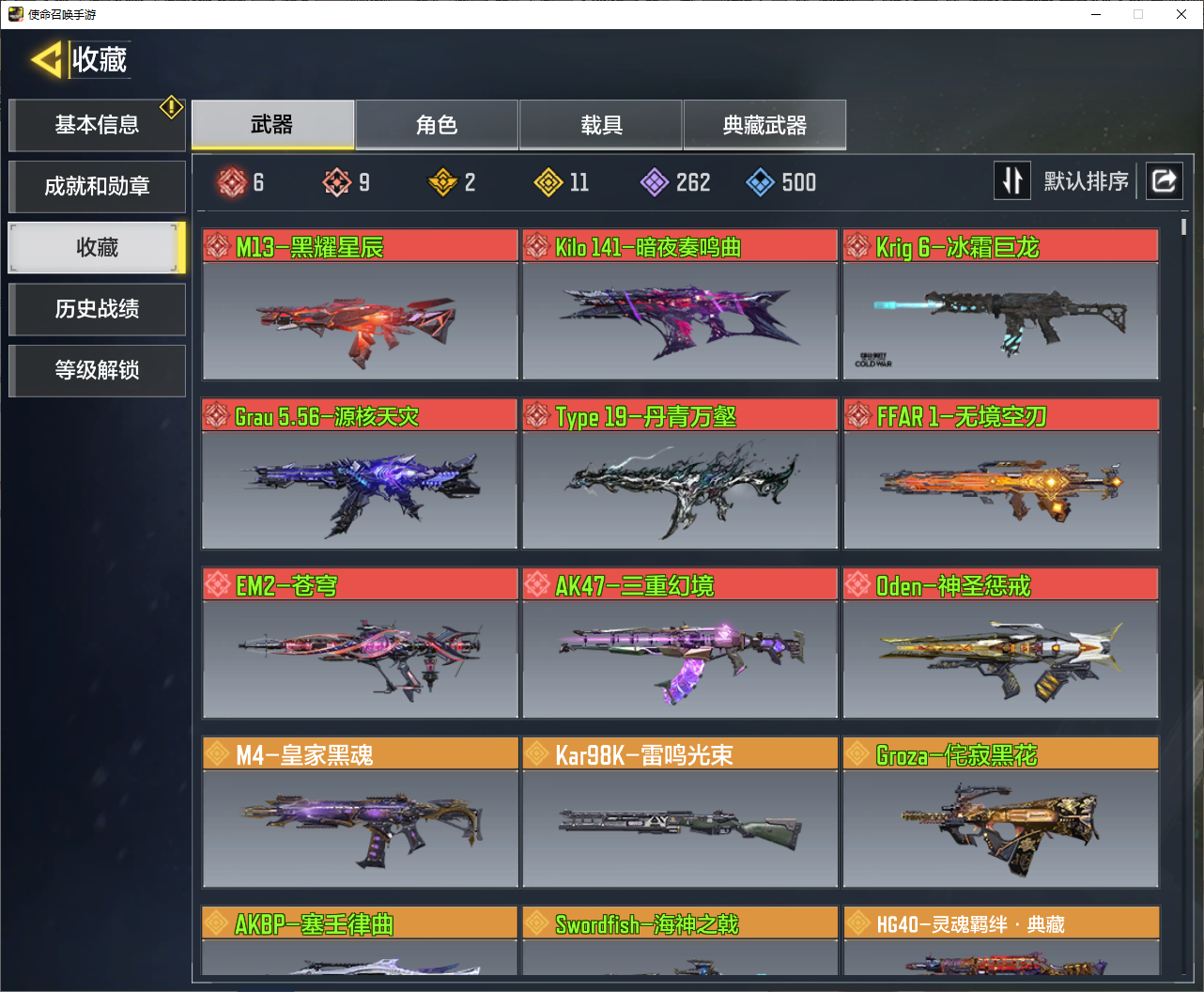Screen dimensions: 1204x992
Task: Open the FFAR 1-无境空刃 weapon card
Action: coord(1001,474)
